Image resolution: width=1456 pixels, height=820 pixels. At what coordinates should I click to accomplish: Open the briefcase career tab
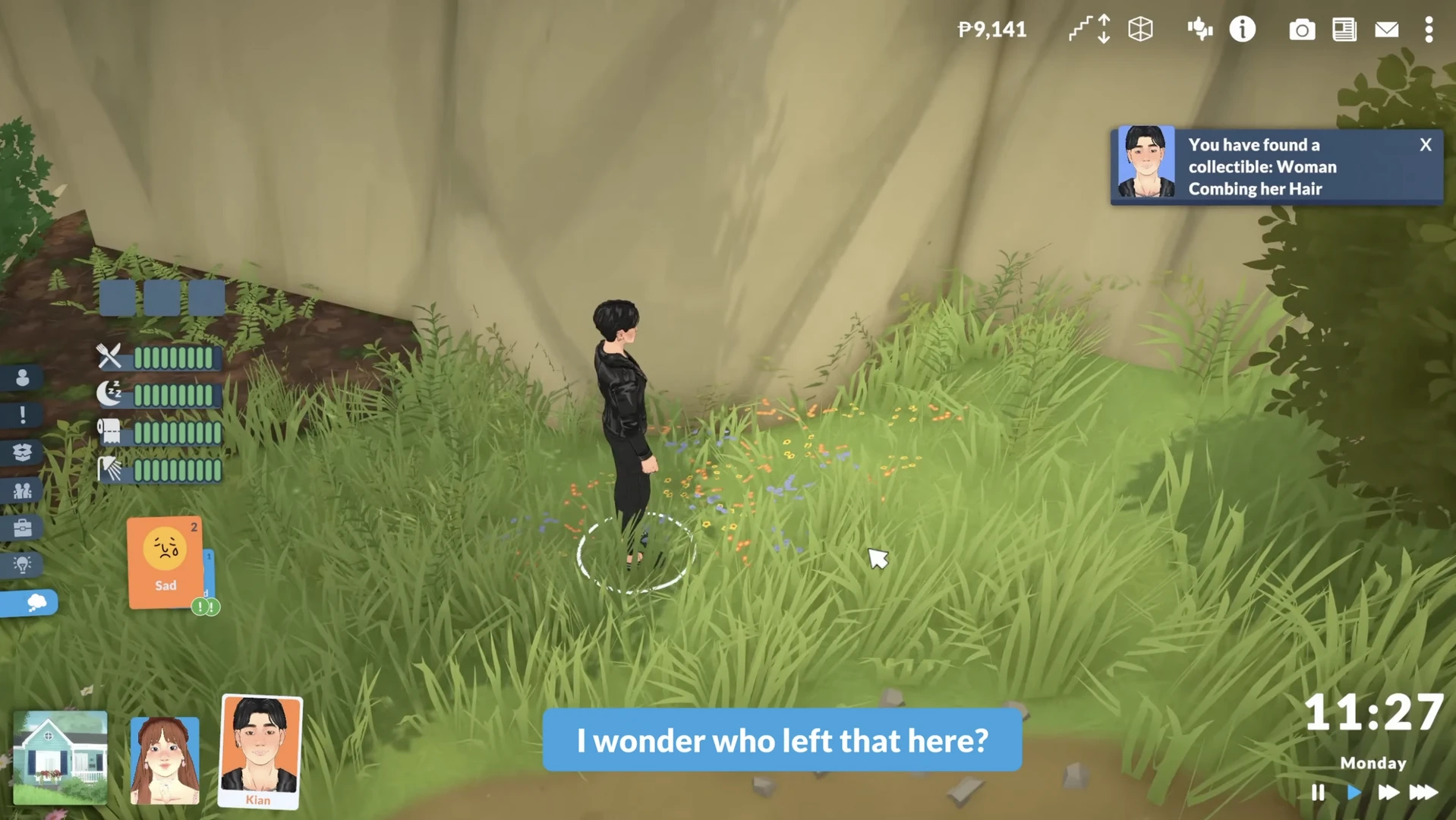[x=22, y=528]
